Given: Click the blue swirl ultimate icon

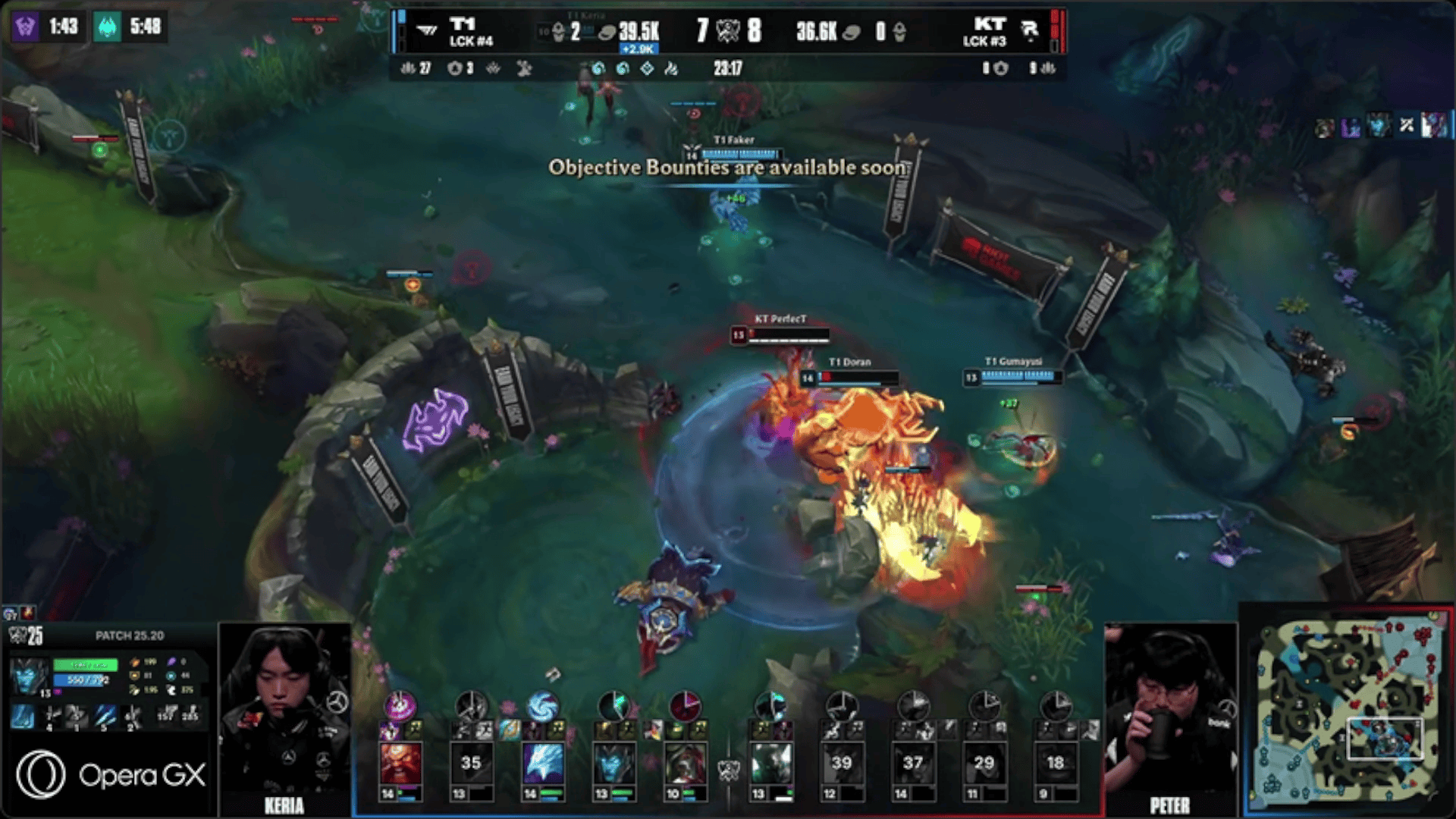Looking at the screenshot, I should 542,706.
